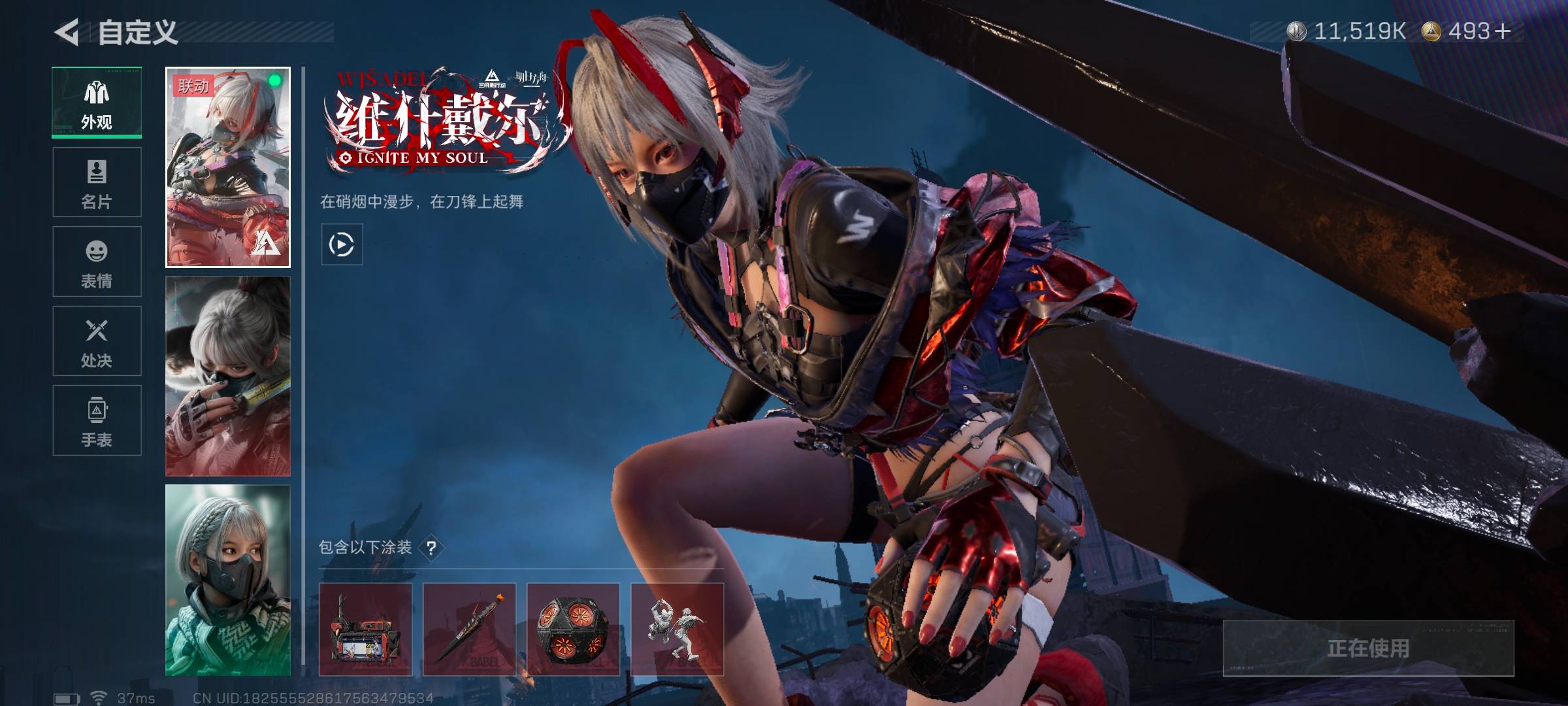Image resolution: width=1568 pixels, height=706 pixels.
Task: Open the 处决 execution tab
Action: click(x=97, y=341)
